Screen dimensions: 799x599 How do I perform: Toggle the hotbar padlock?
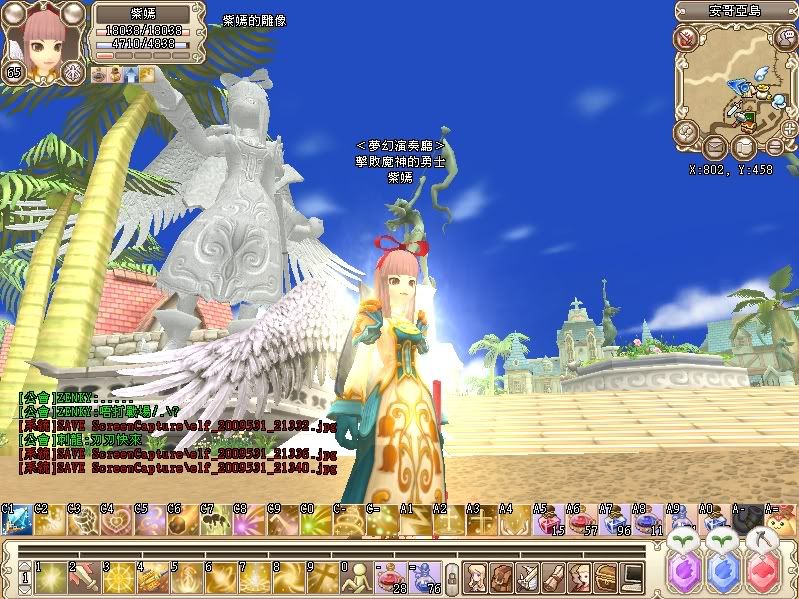[x=451, y=577]
